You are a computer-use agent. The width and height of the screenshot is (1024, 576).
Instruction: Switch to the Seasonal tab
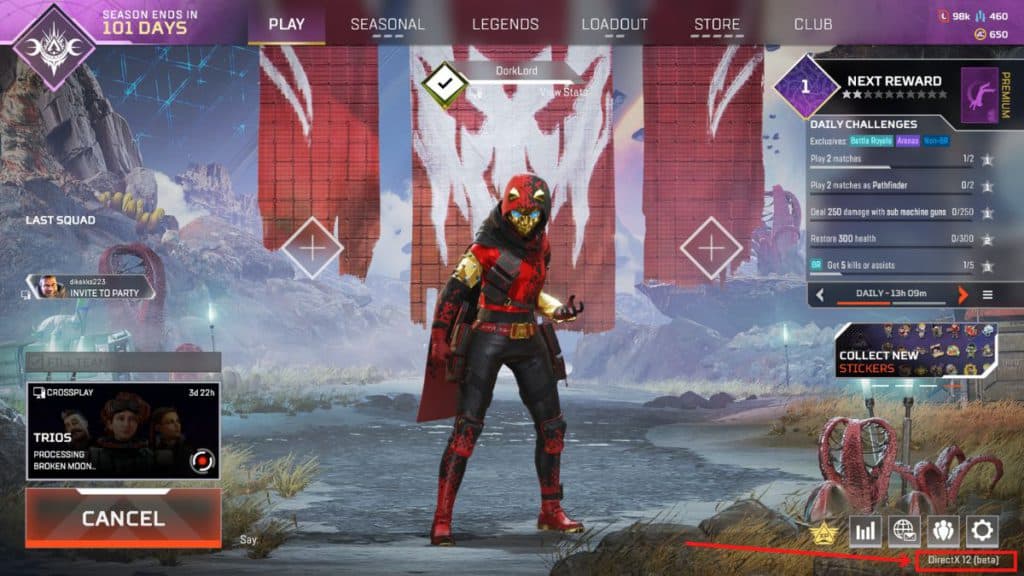(387, 24)
